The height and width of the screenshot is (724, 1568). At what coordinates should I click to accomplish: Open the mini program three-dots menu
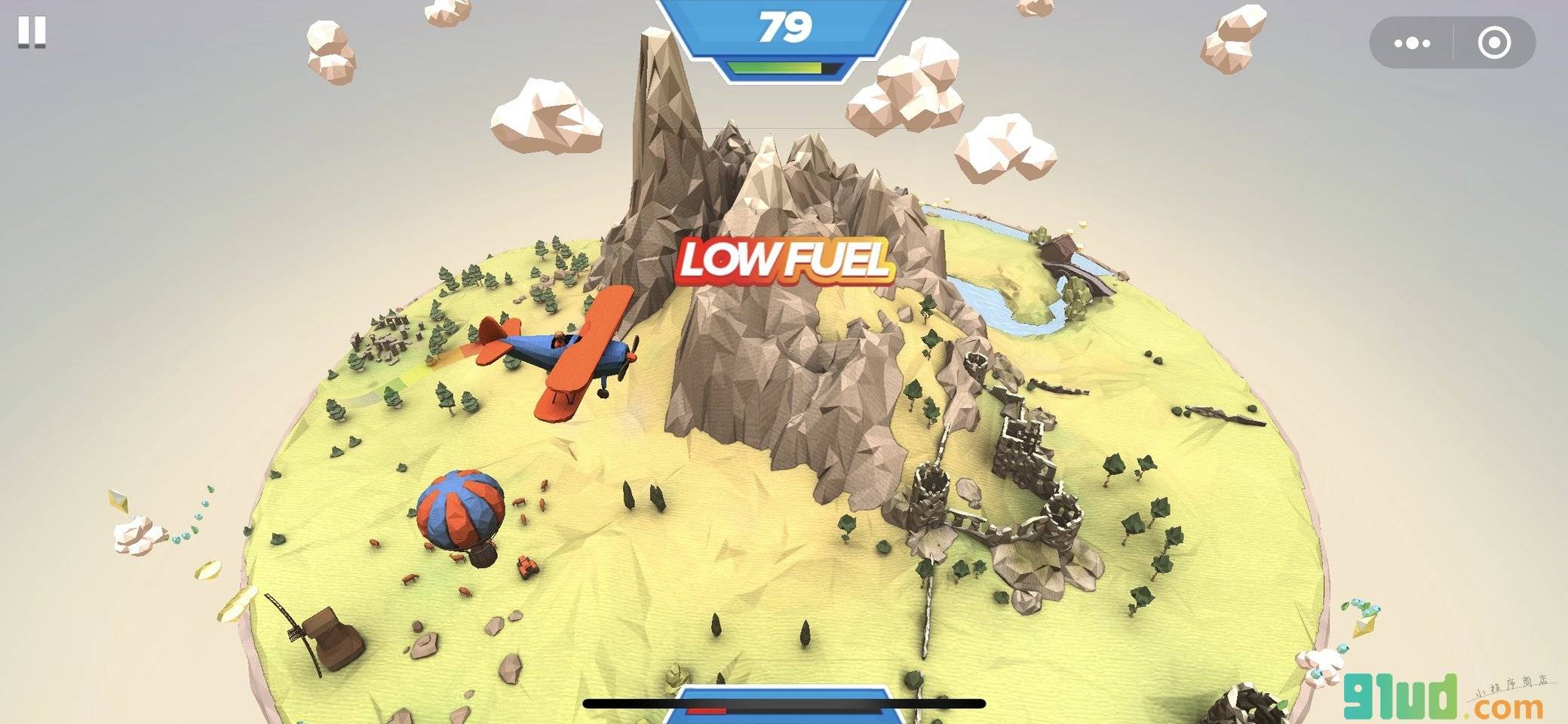pos(1412,43)
